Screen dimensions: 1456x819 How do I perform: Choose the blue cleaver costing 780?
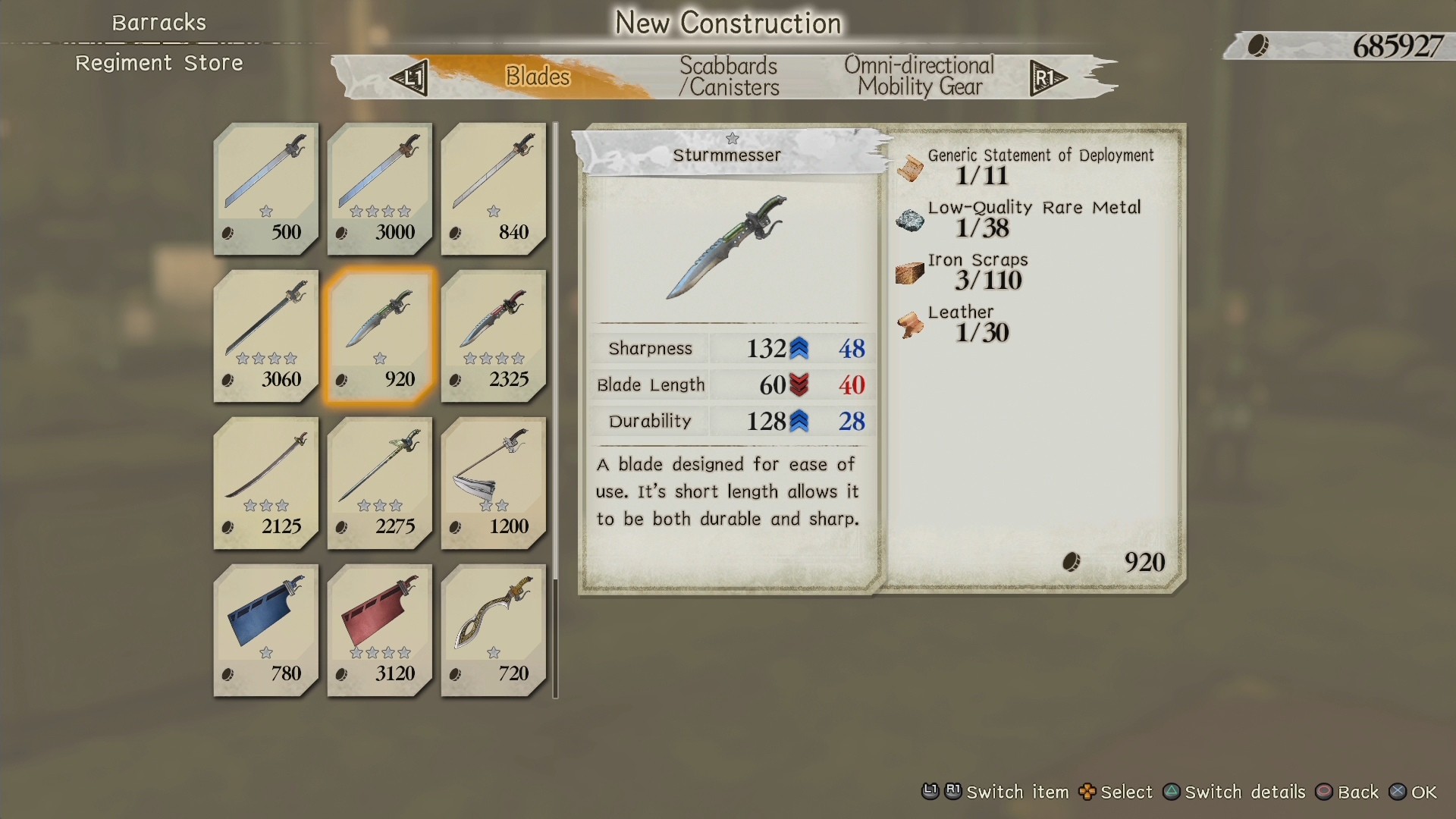click(266, 629)
